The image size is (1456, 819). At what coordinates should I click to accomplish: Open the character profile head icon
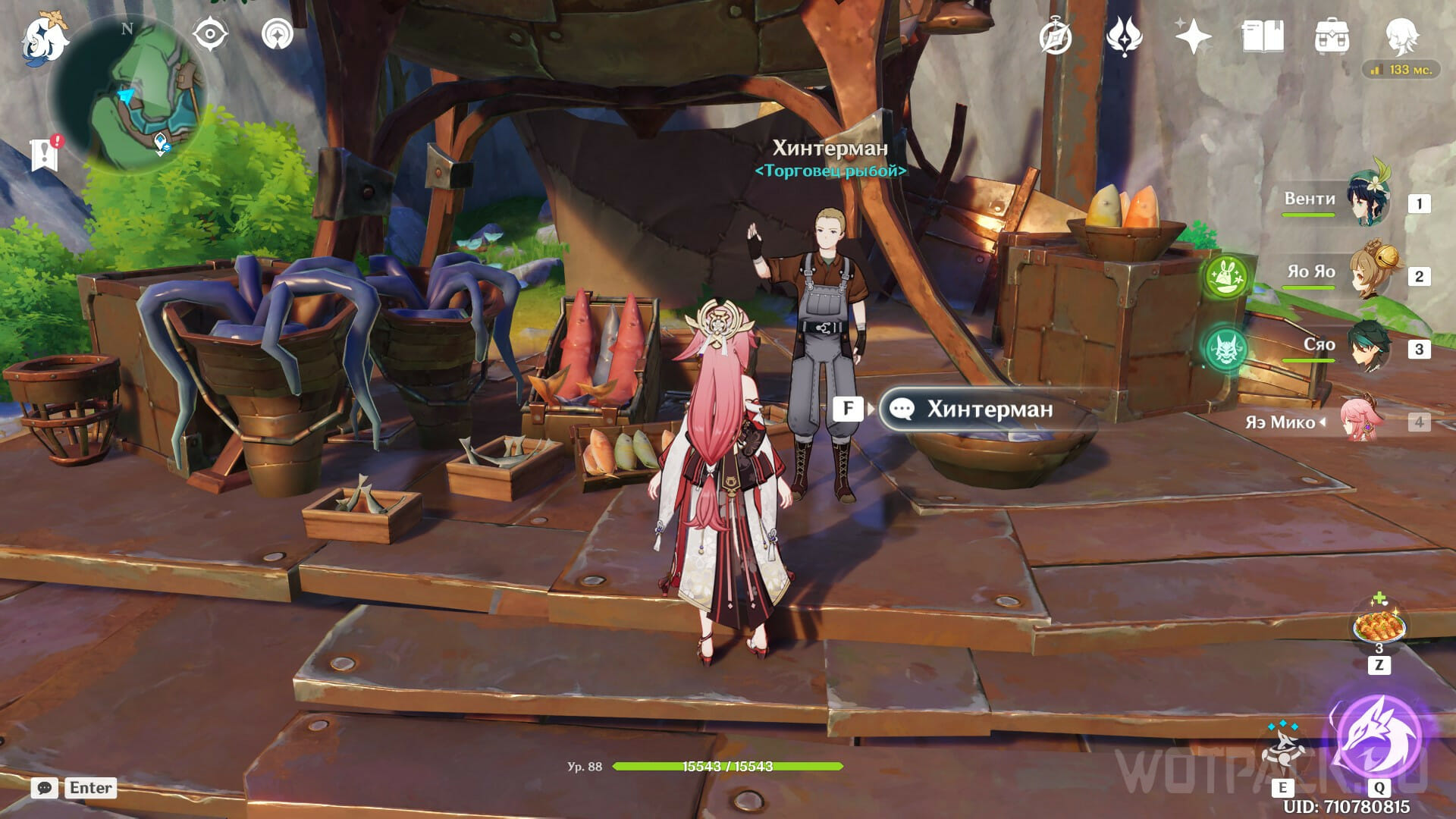point(1401,36)
